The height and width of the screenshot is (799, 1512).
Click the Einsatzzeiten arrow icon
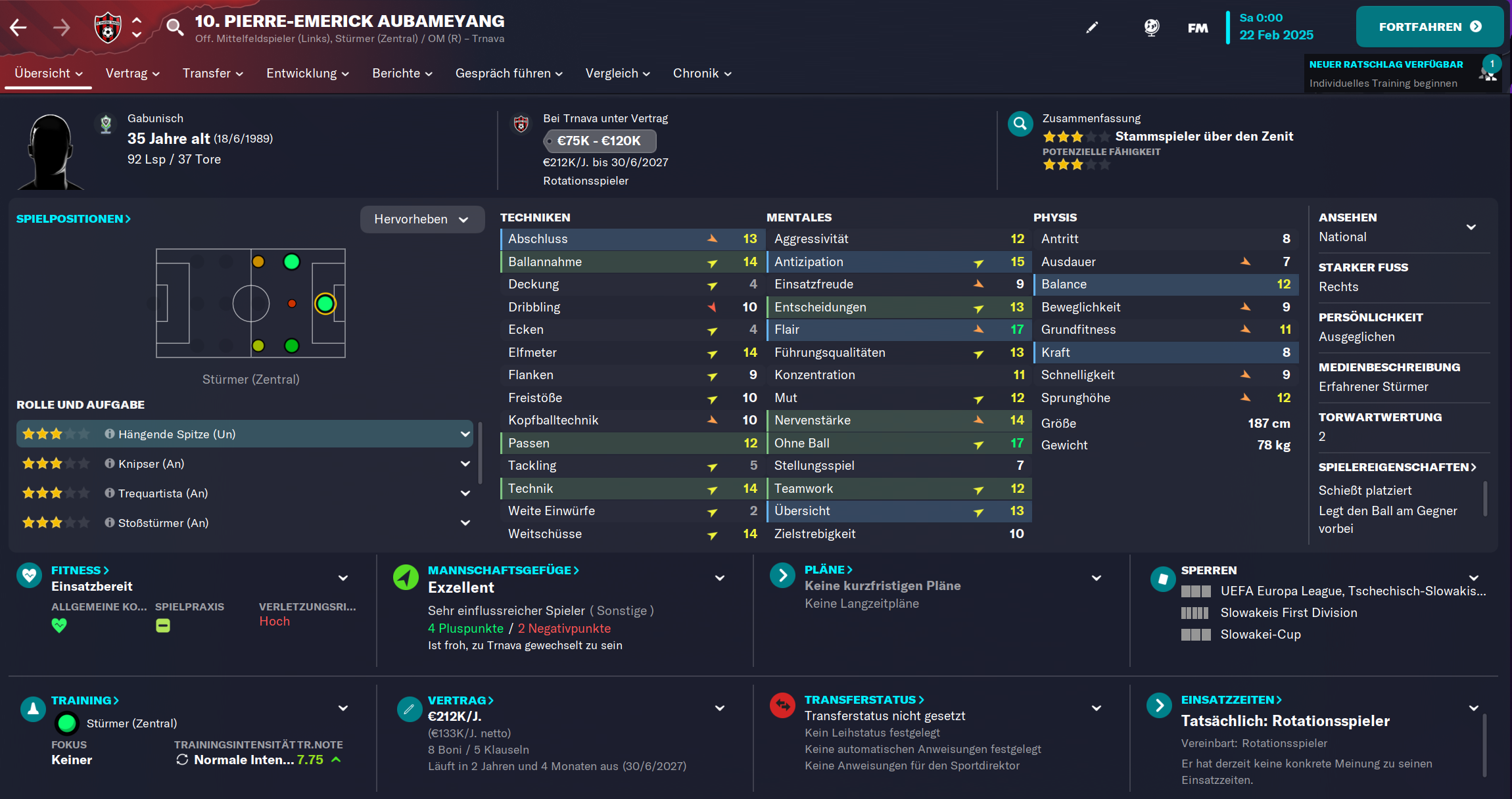(x=1160, y=706)
